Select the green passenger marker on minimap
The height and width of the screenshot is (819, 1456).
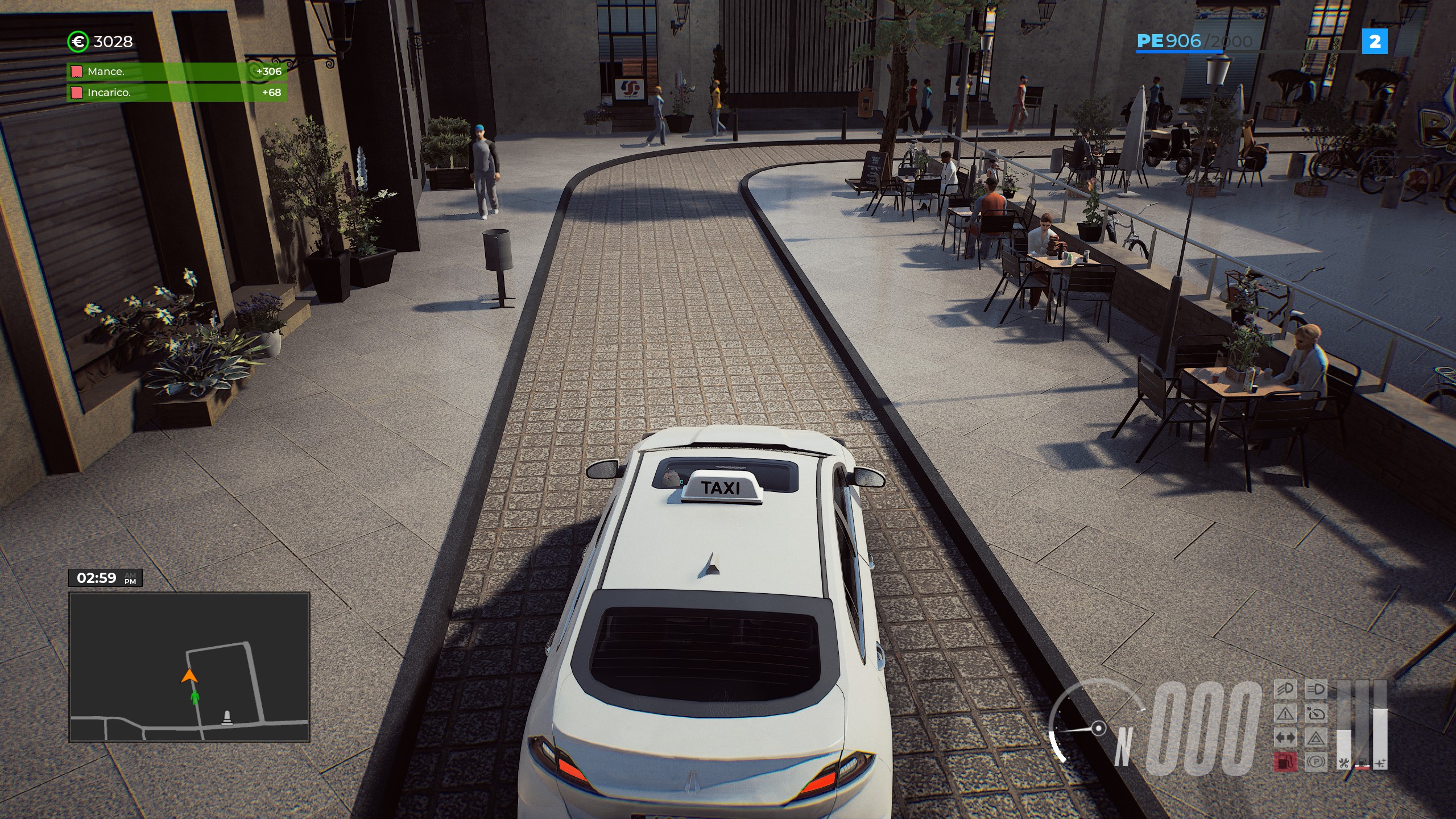tap(195, 697)
